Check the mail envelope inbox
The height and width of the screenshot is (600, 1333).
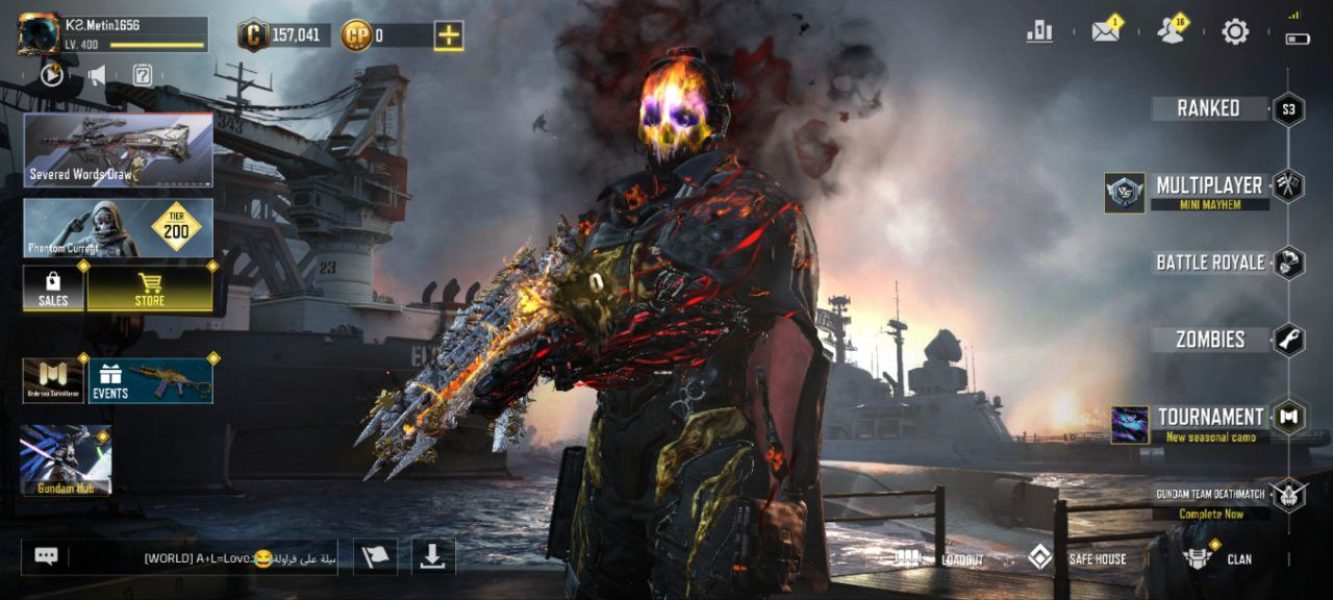click(1105, 32)
